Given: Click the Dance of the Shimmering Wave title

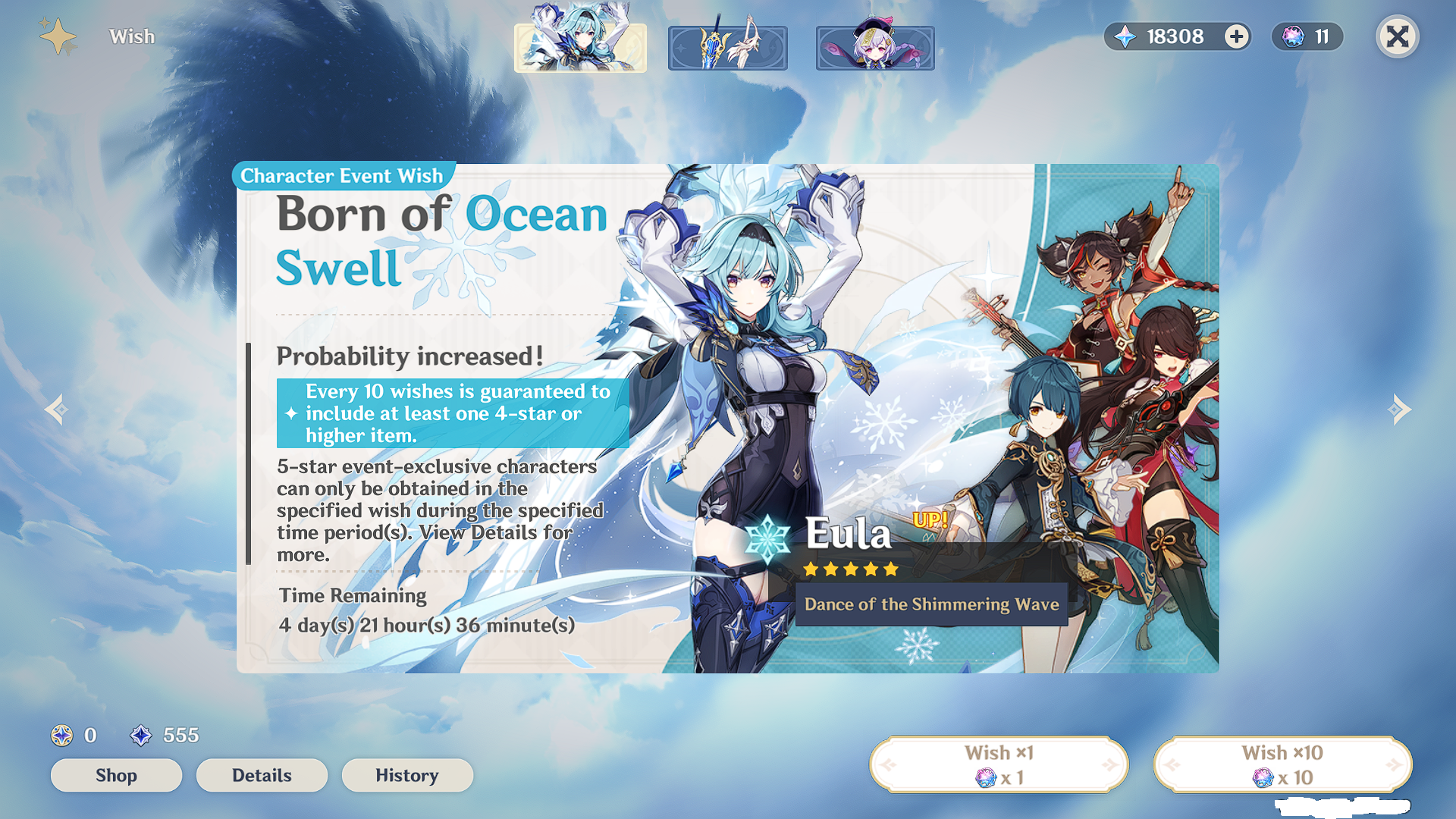Looking at the screenshot, I should [x=931, y=605].
